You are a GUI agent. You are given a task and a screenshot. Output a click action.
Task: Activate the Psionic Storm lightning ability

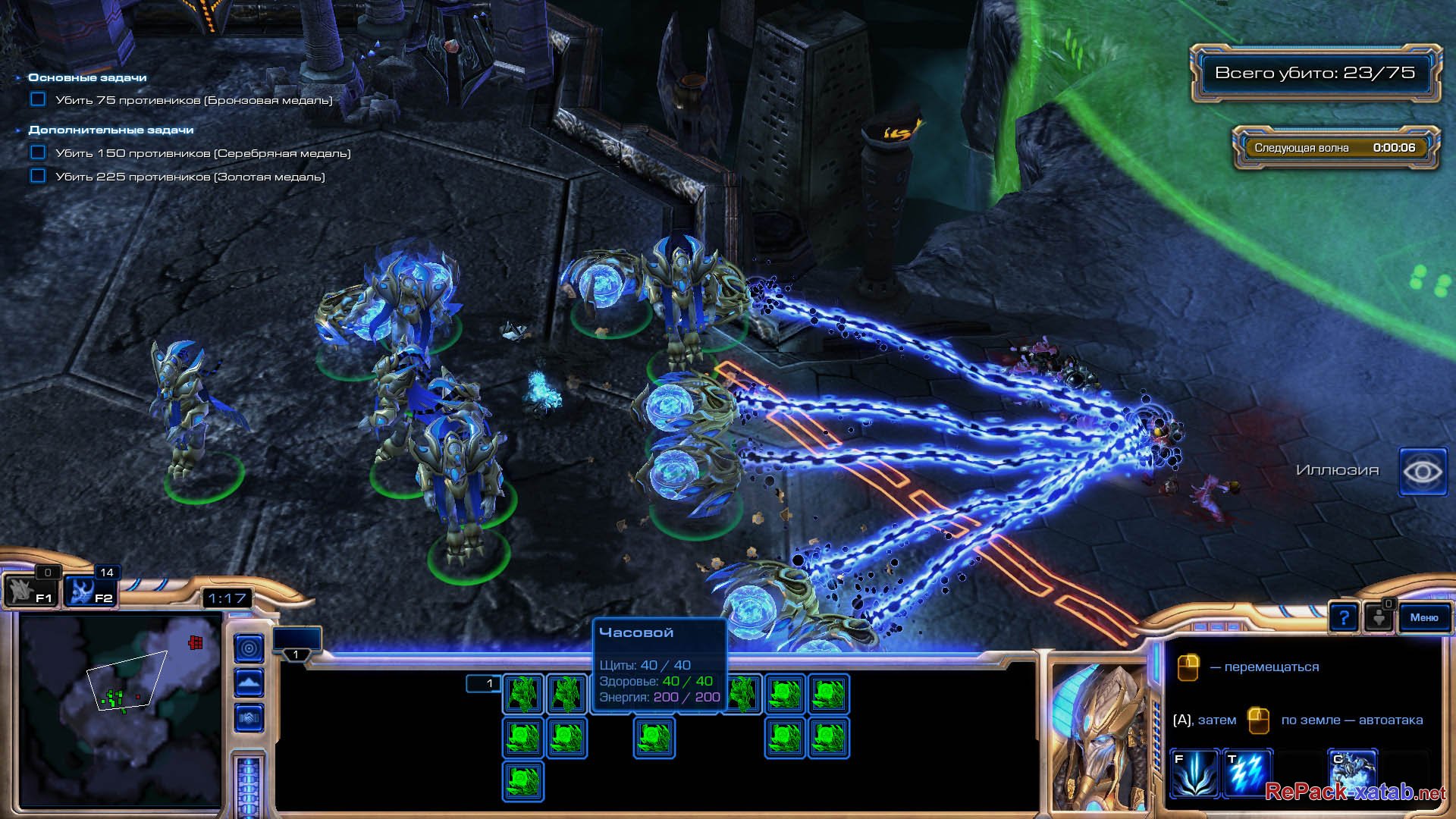(x=1247, y=773)
